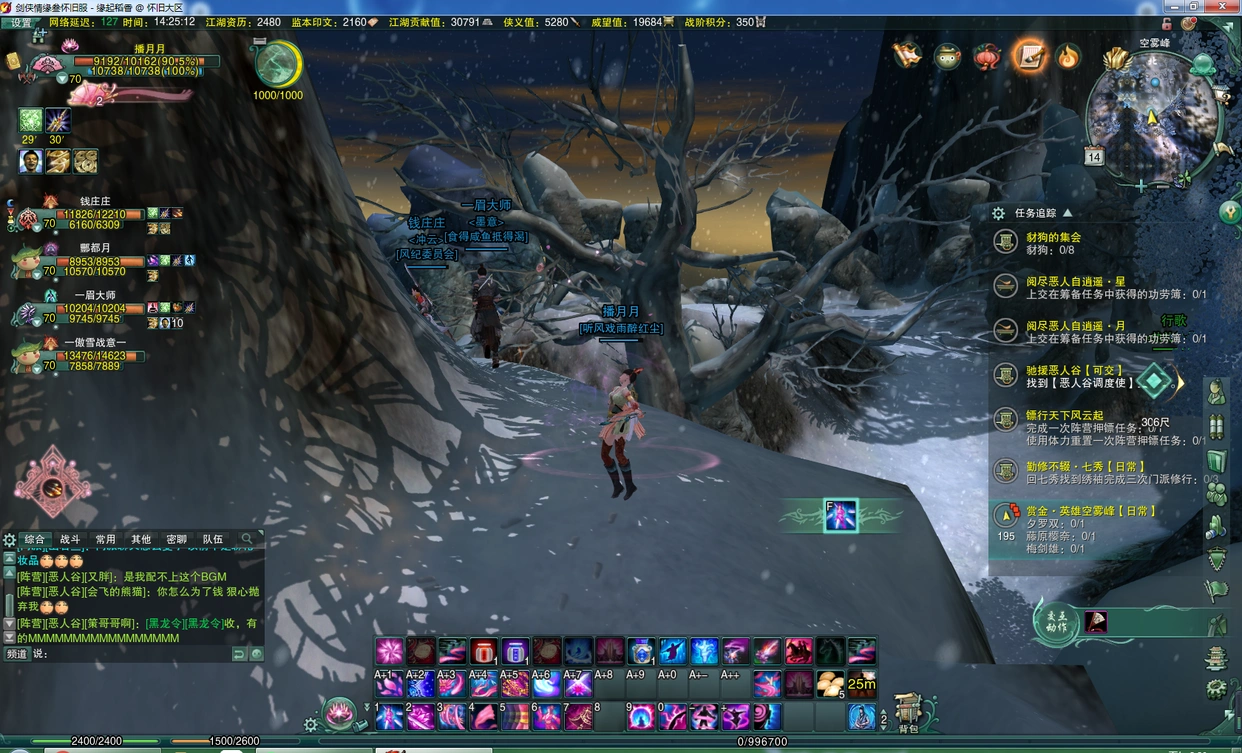Screen dimensions: 1242x753
Task: Open the glowing notepad and brush icon
Action: coord(1028,55)
